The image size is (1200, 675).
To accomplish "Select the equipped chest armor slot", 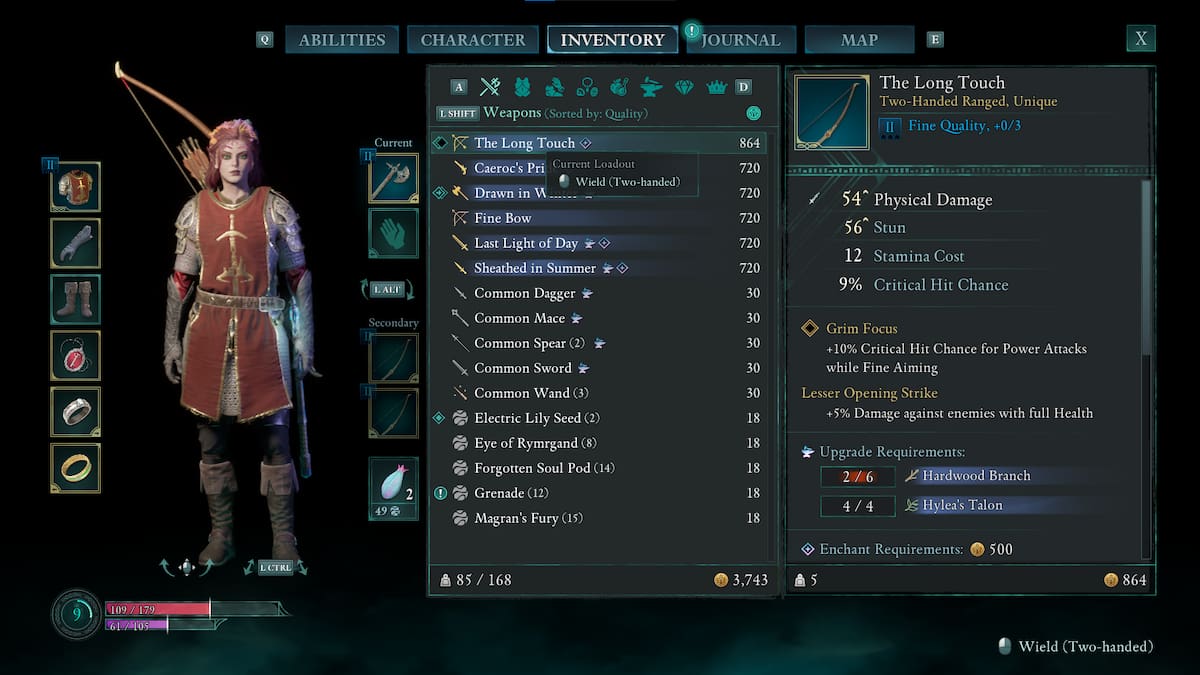I will pos(76,188).
